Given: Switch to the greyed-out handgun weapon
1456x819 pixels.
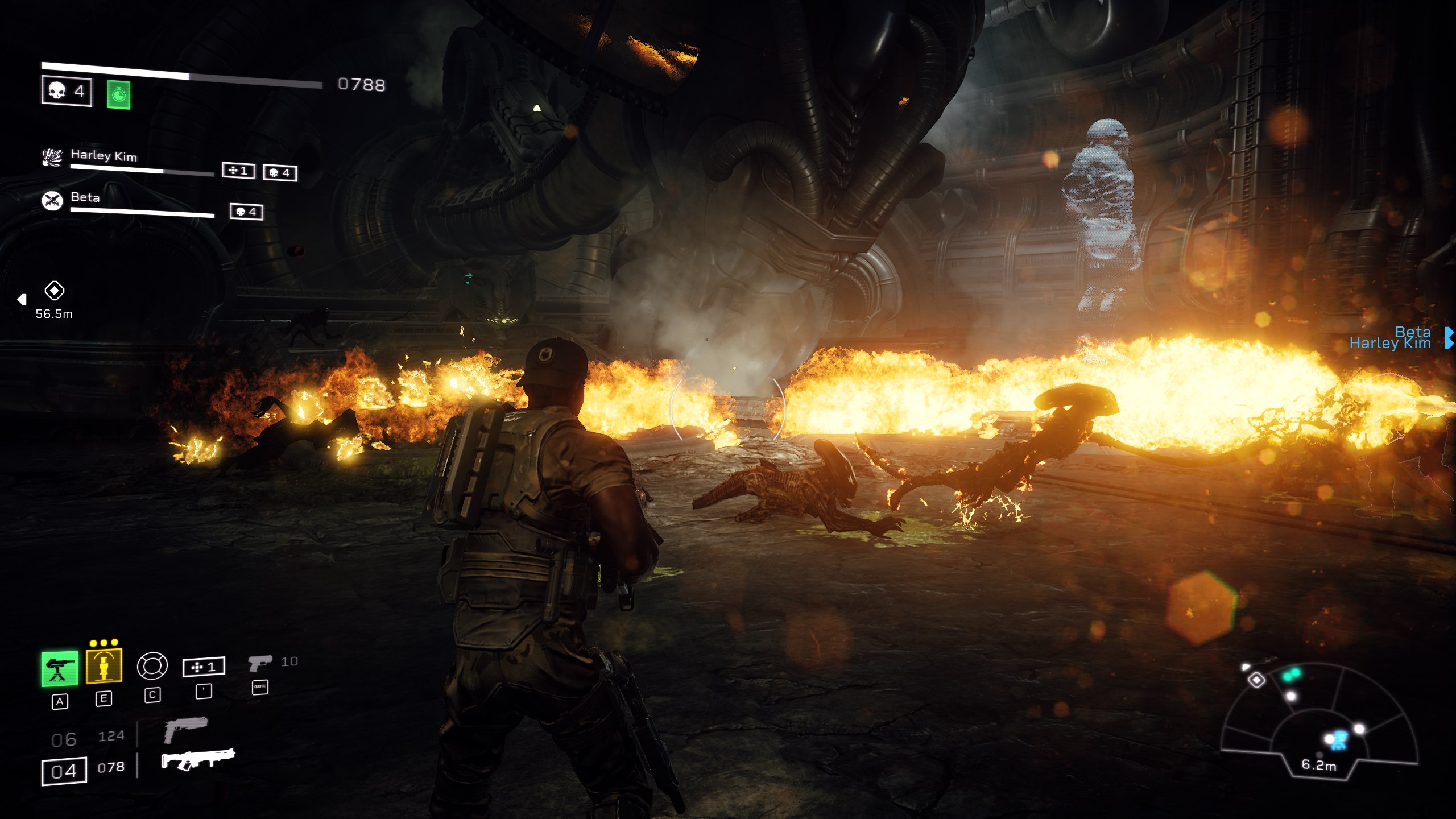Looking at the screenshot, I should (x=185, y=729).
